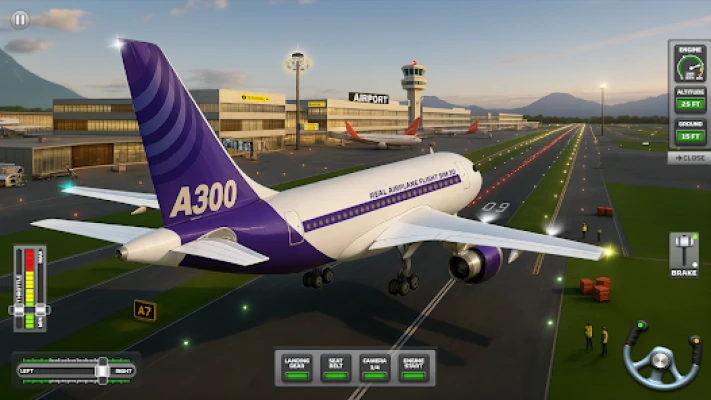The height and width of the screenshot is (400, 711).
Task: Switch view with the Camera button
Action: [374, 367]
